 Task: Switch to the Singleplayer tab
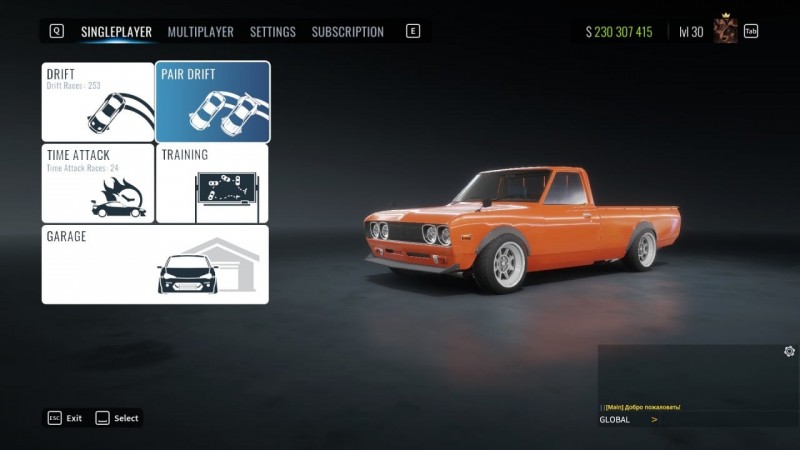(116, 32)
